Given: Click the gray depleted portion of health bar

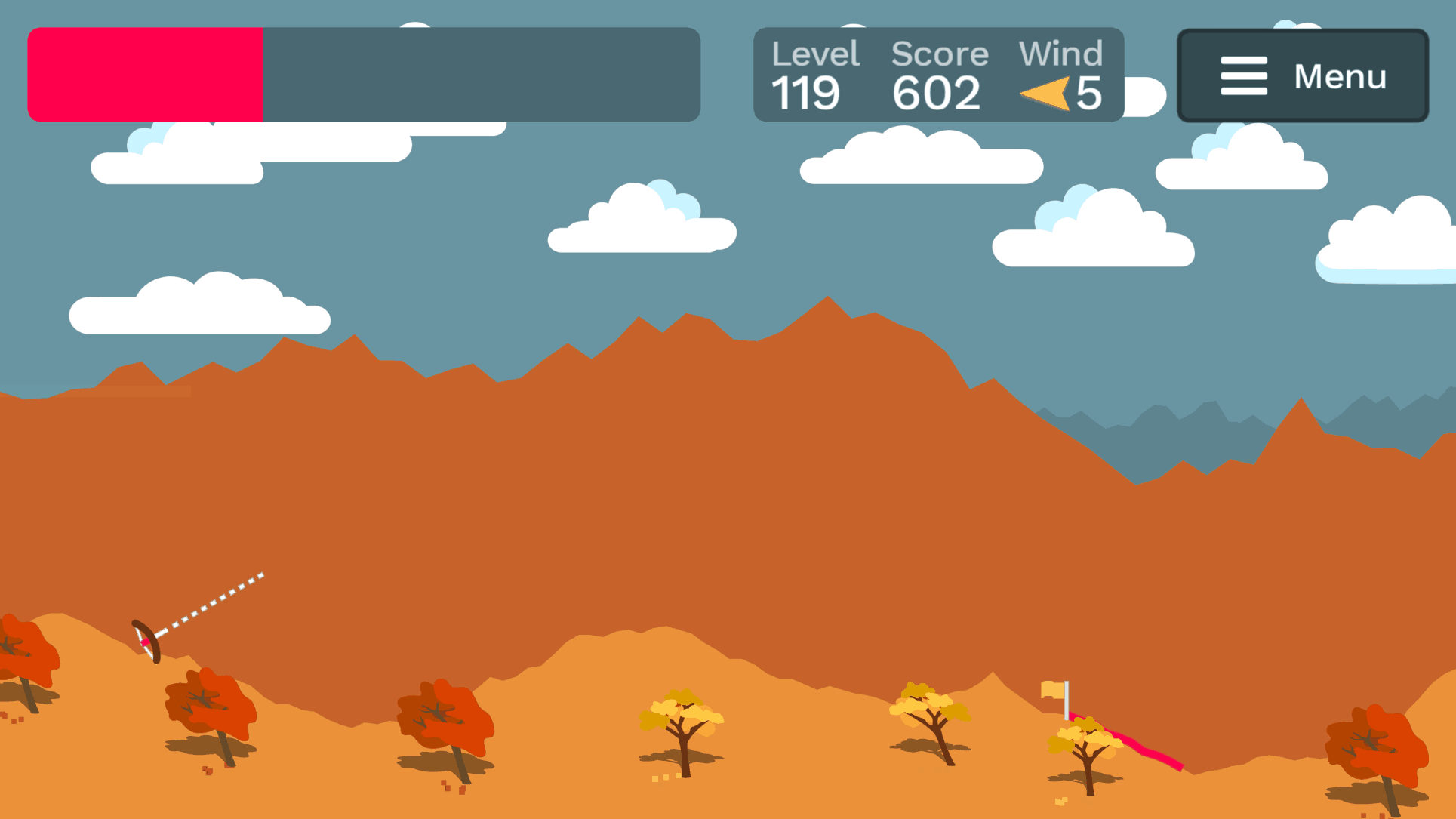Looking at the screenshot, I should pyautogui.click(x=483, y=74).
